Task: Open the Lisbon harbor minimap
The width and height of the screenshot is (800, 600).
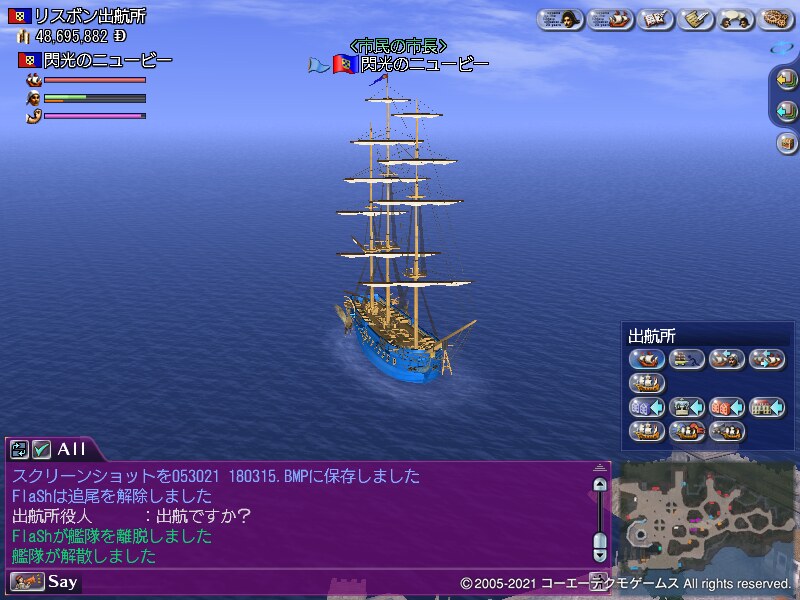Action: tap(705, 510)
